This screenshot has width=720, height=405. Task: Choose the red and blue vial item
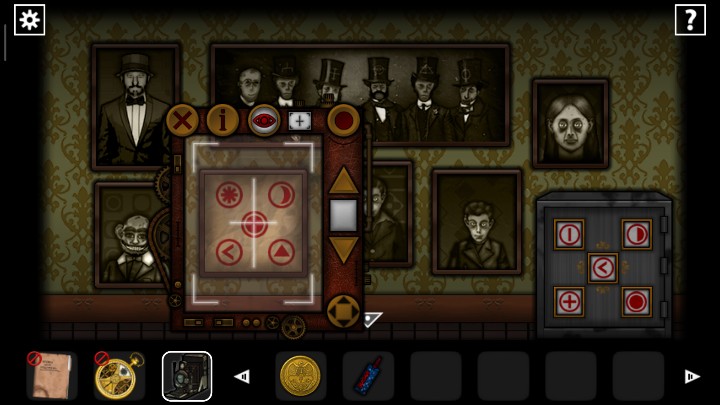point(367,376)
